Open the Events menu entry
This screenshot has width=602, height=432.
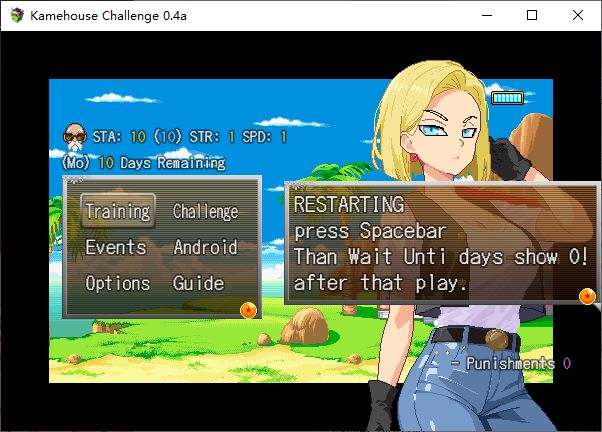(116, 247)
